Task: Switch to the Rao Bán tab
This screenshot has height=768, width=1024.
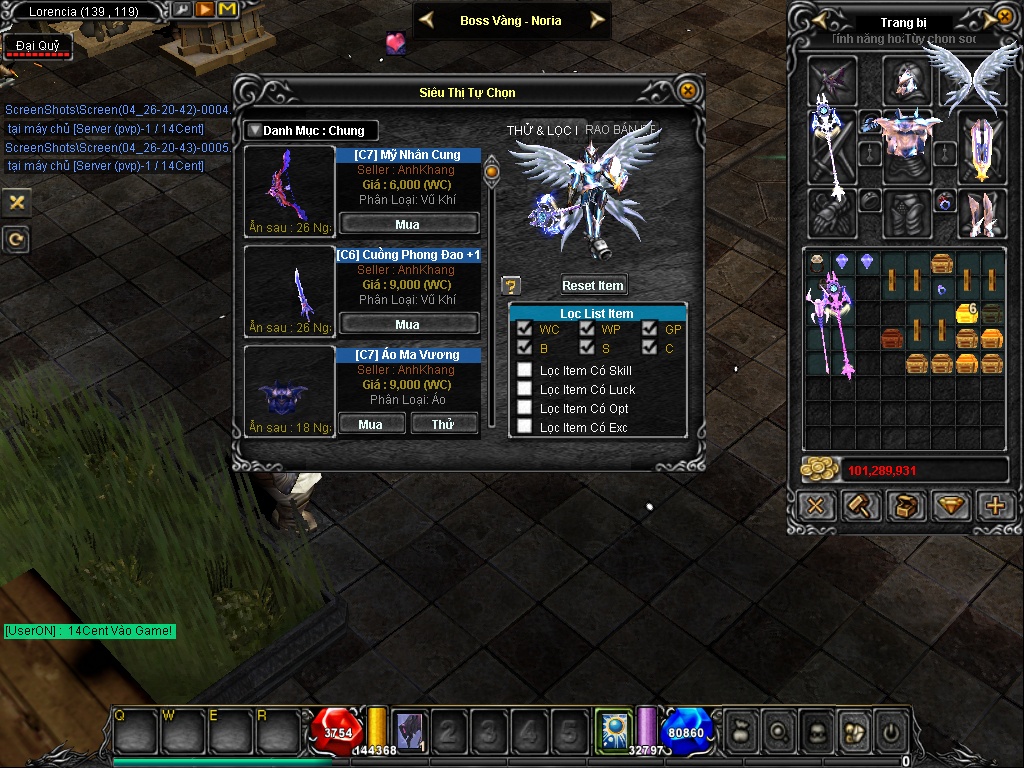Action: tap(620, 130)
